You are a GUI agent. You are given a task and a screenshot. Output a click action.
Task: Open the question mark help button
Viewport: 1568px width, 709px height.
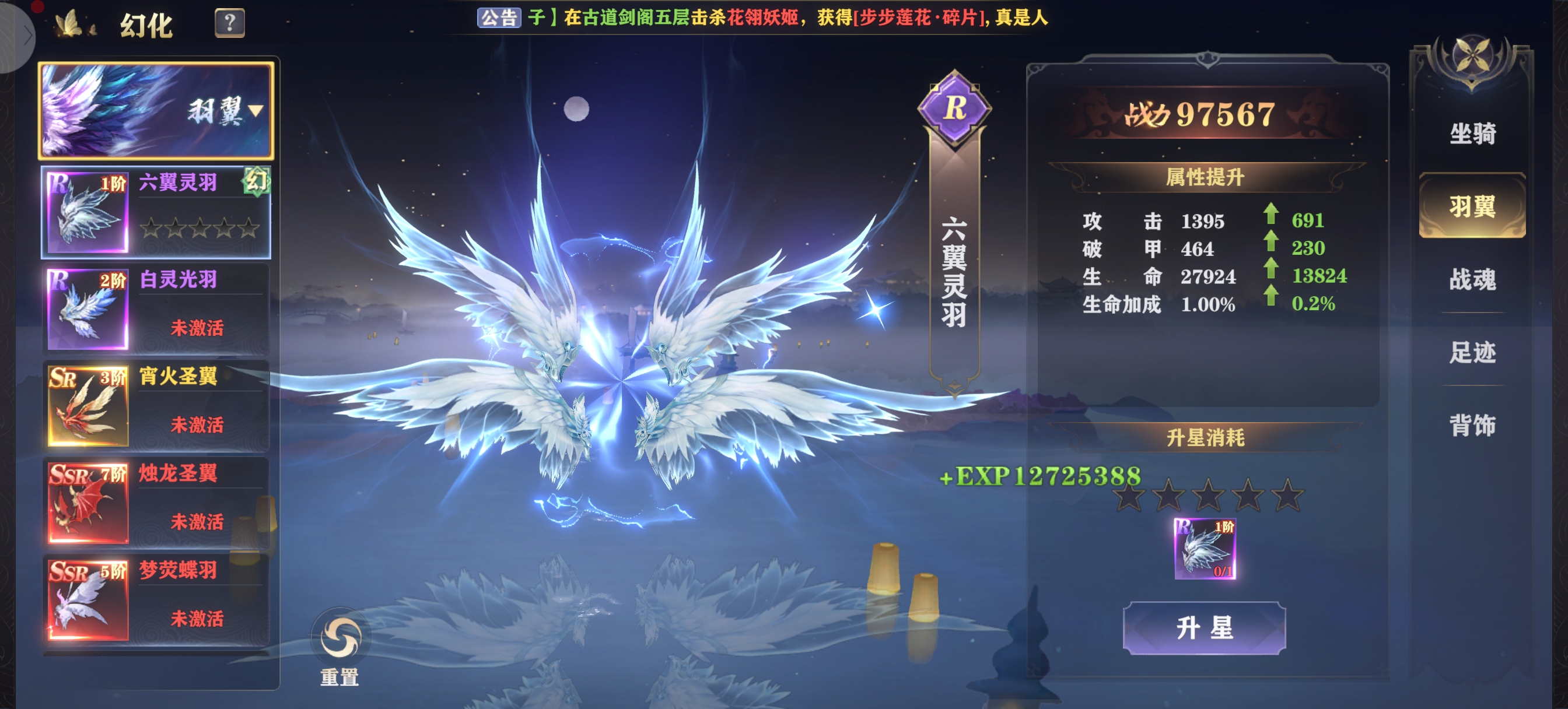[x=229, y=23]
